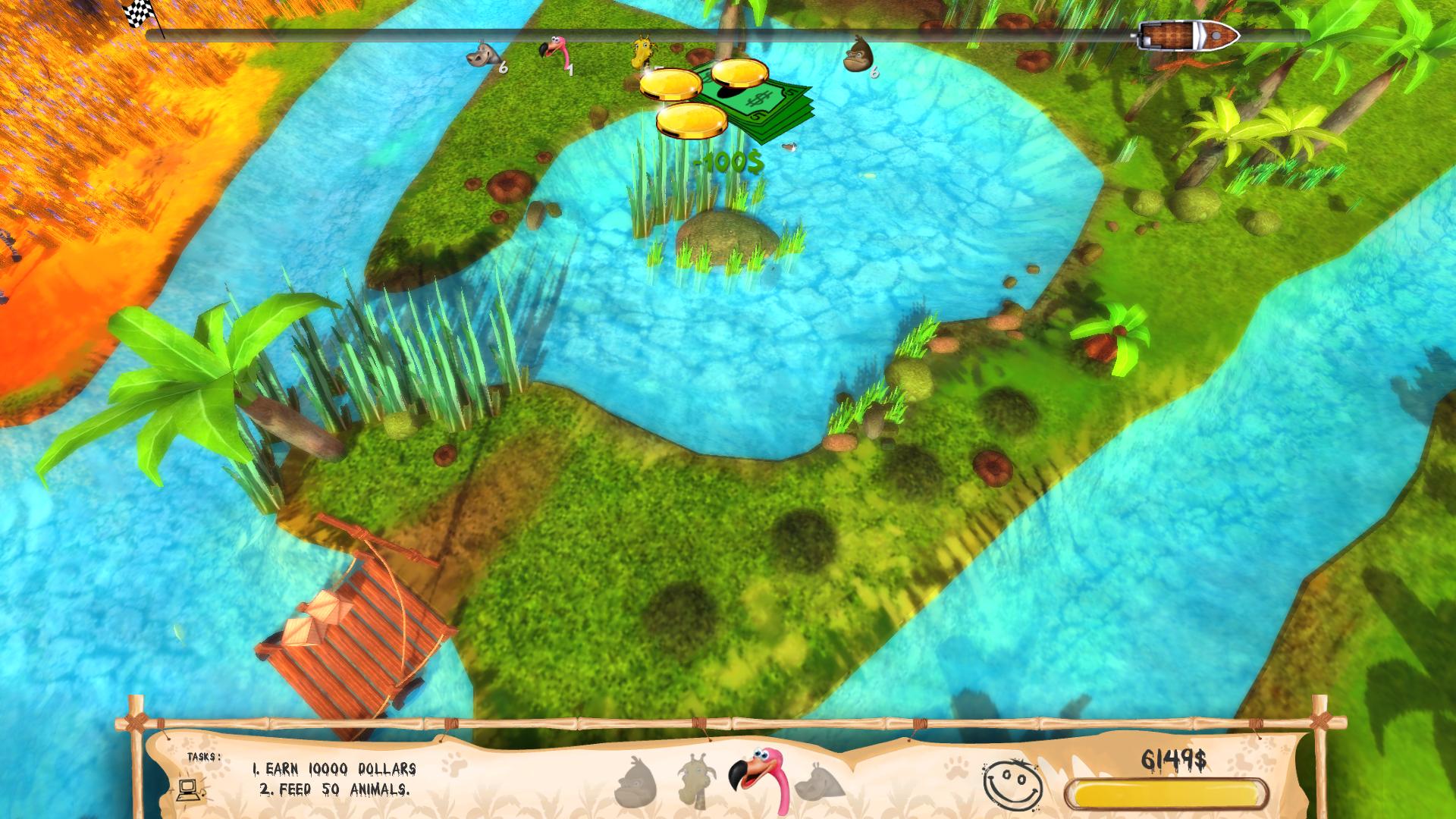Click the boat icon on the progress track
This screenshot has width=1456, height=819.
pyautogui.click(x=1188, y=36)
